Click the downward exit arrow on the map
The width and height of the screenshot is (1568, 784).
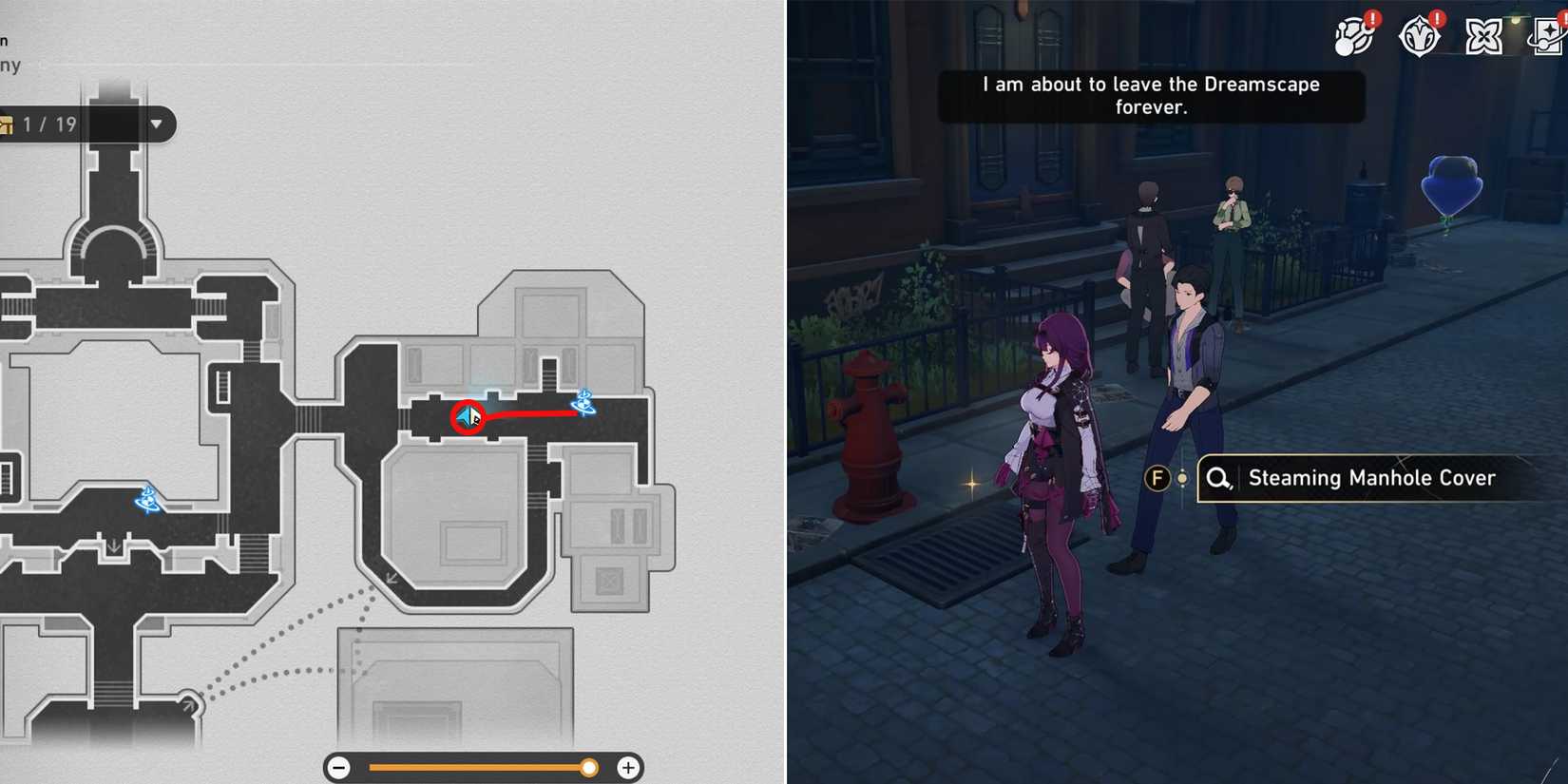coord(113,545)
